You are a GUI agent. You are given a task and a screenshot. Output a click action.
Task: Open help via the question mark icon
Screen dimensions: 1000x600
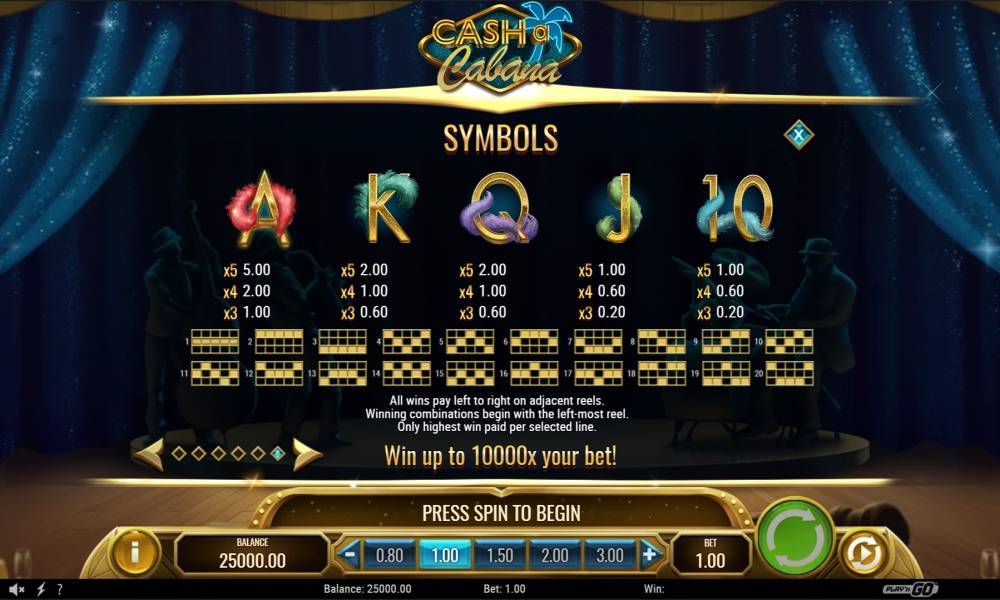click(x=60, y=589)
